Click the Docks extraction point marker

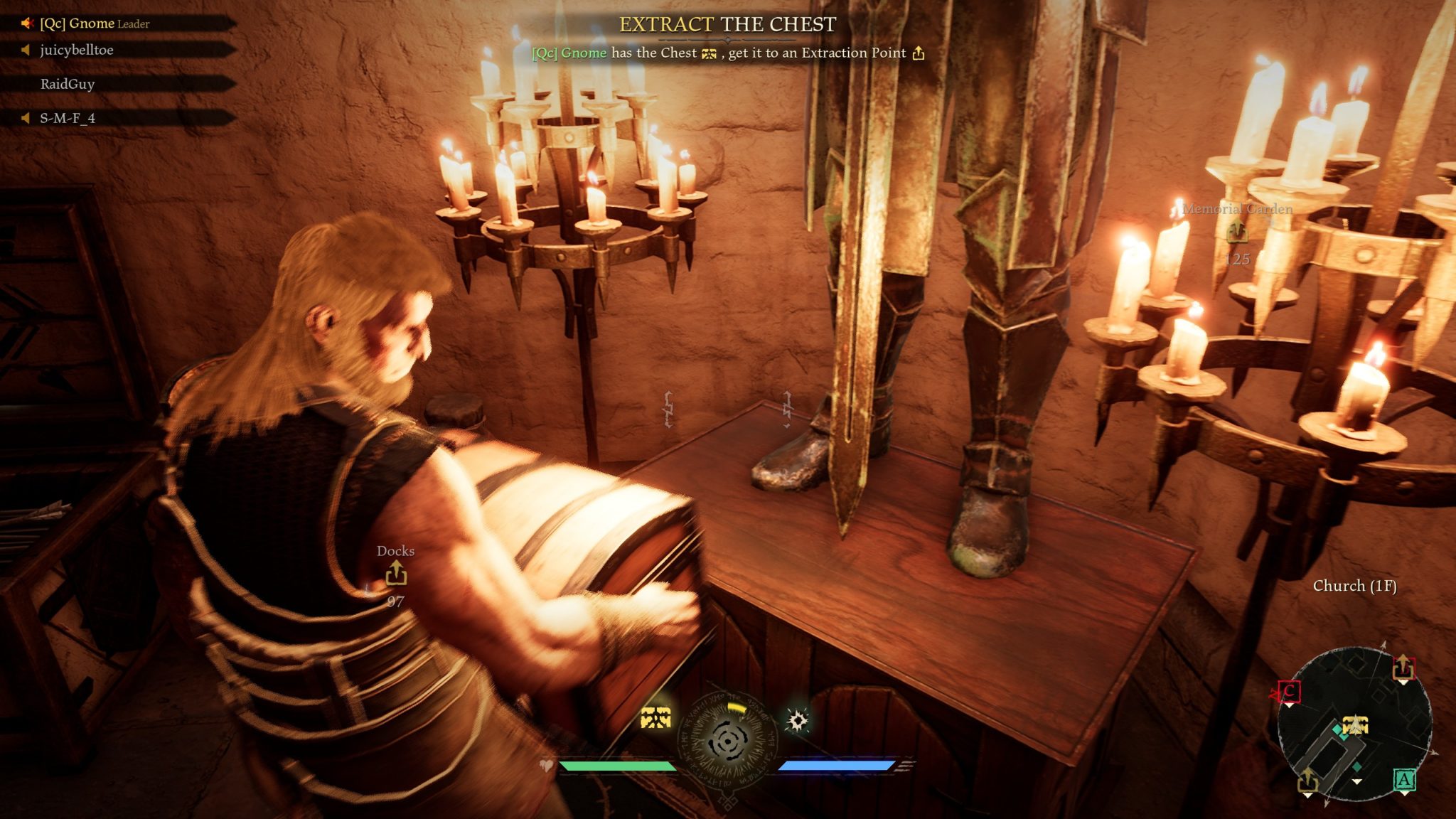(x=396, y=573)
